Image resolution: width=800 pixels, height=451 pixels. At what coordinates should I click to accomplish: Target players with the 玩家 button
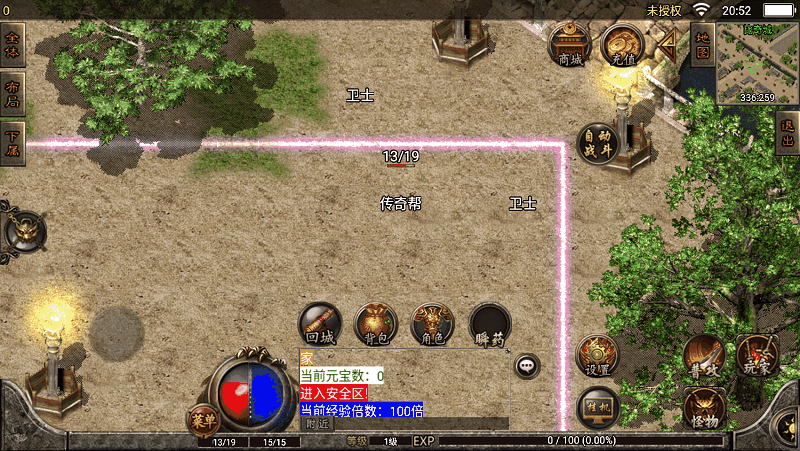(x=757, y=355)
